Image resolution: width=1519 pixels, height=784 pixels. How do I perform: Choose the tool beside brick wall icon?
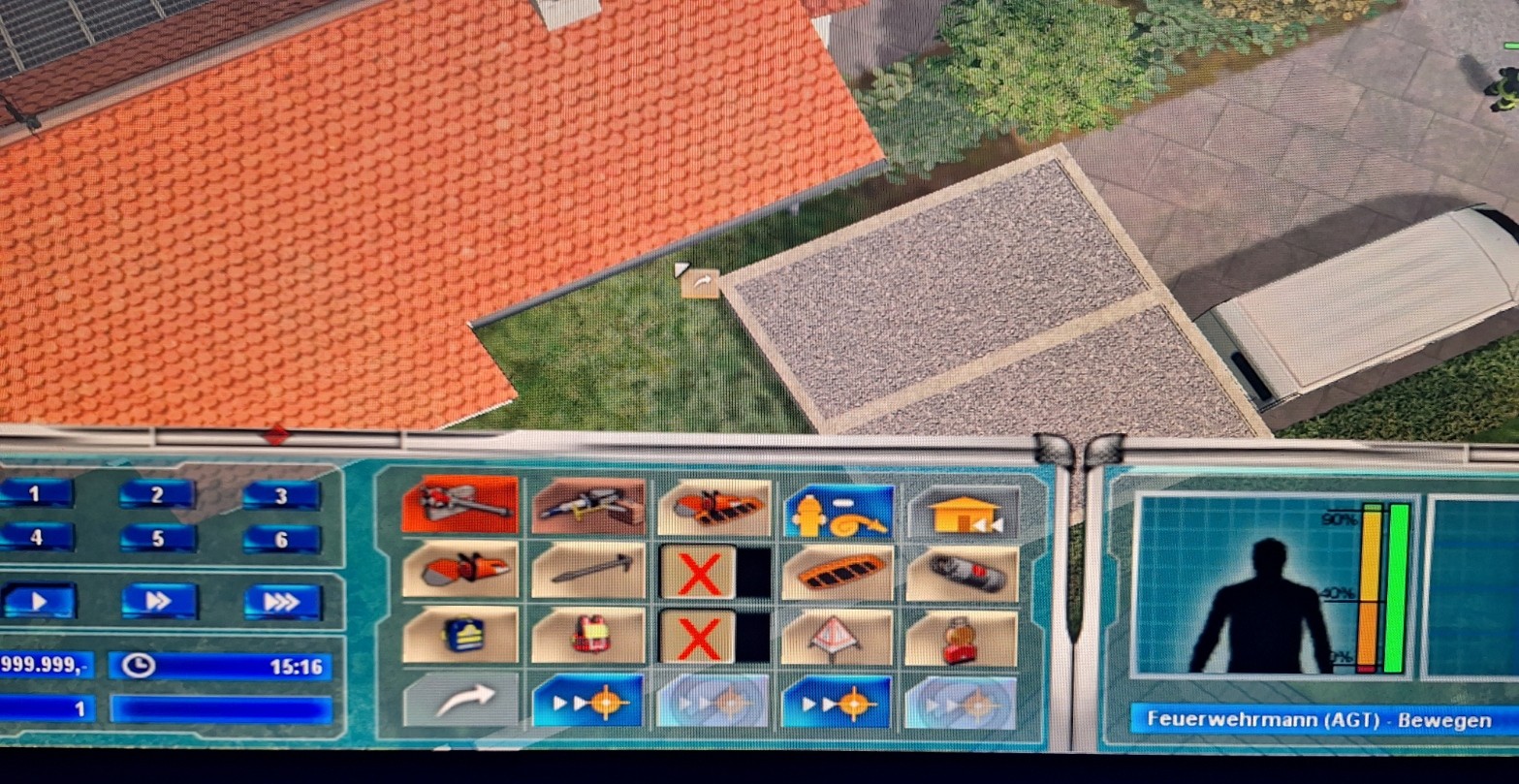(x=588, y=505)
